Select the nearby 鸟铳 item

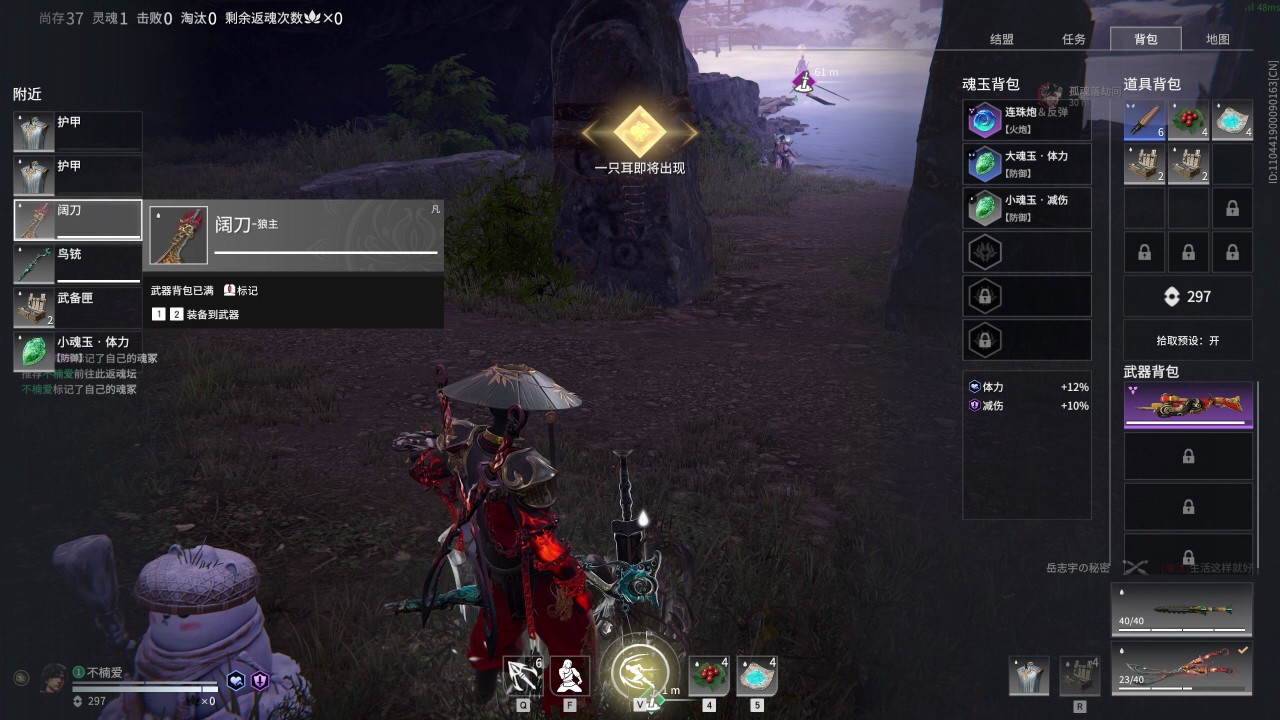[78, 264]
